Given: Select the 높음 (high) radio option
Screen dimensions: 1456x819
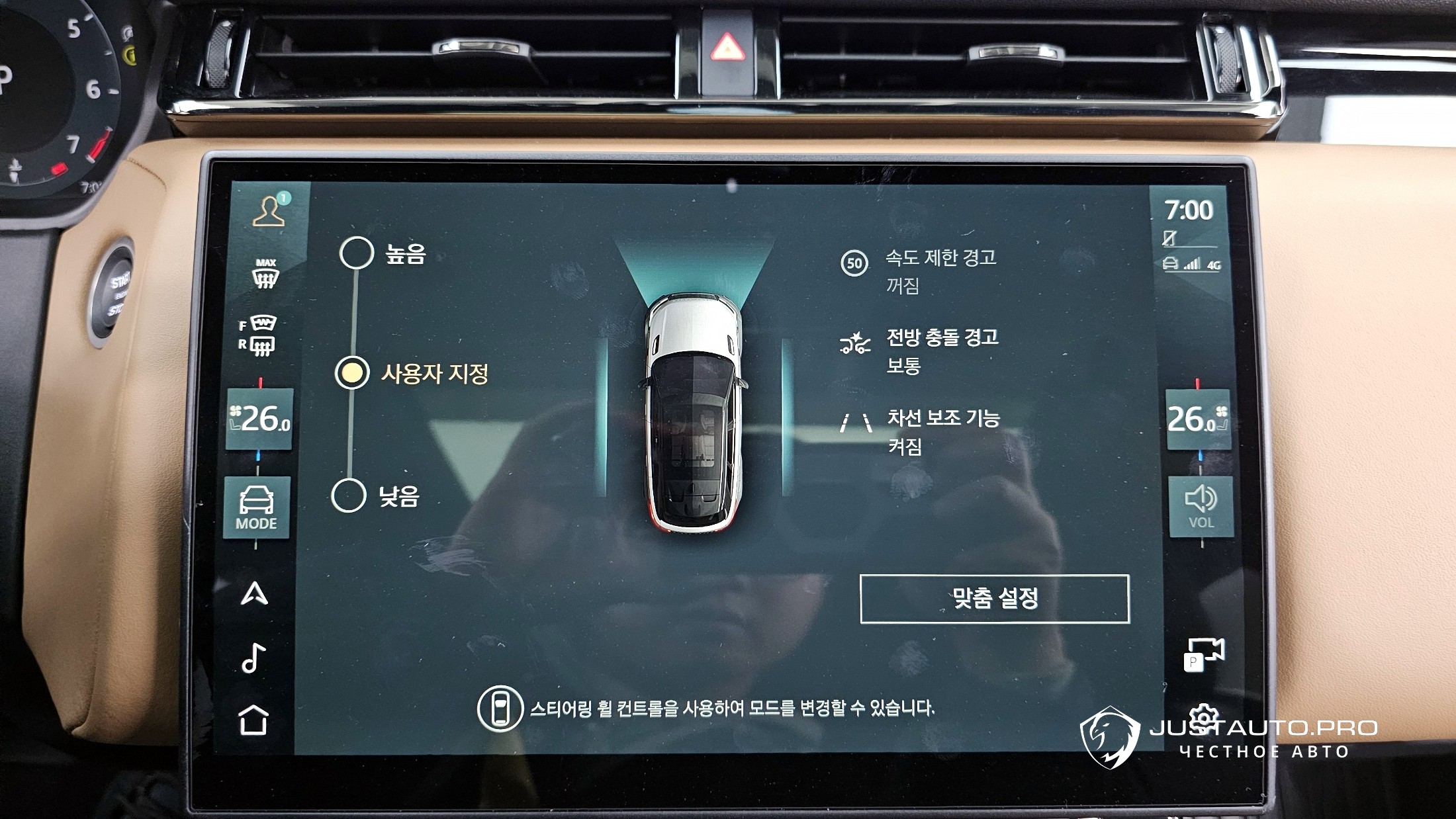Looking at the screenshot, I should click(357, 253).
